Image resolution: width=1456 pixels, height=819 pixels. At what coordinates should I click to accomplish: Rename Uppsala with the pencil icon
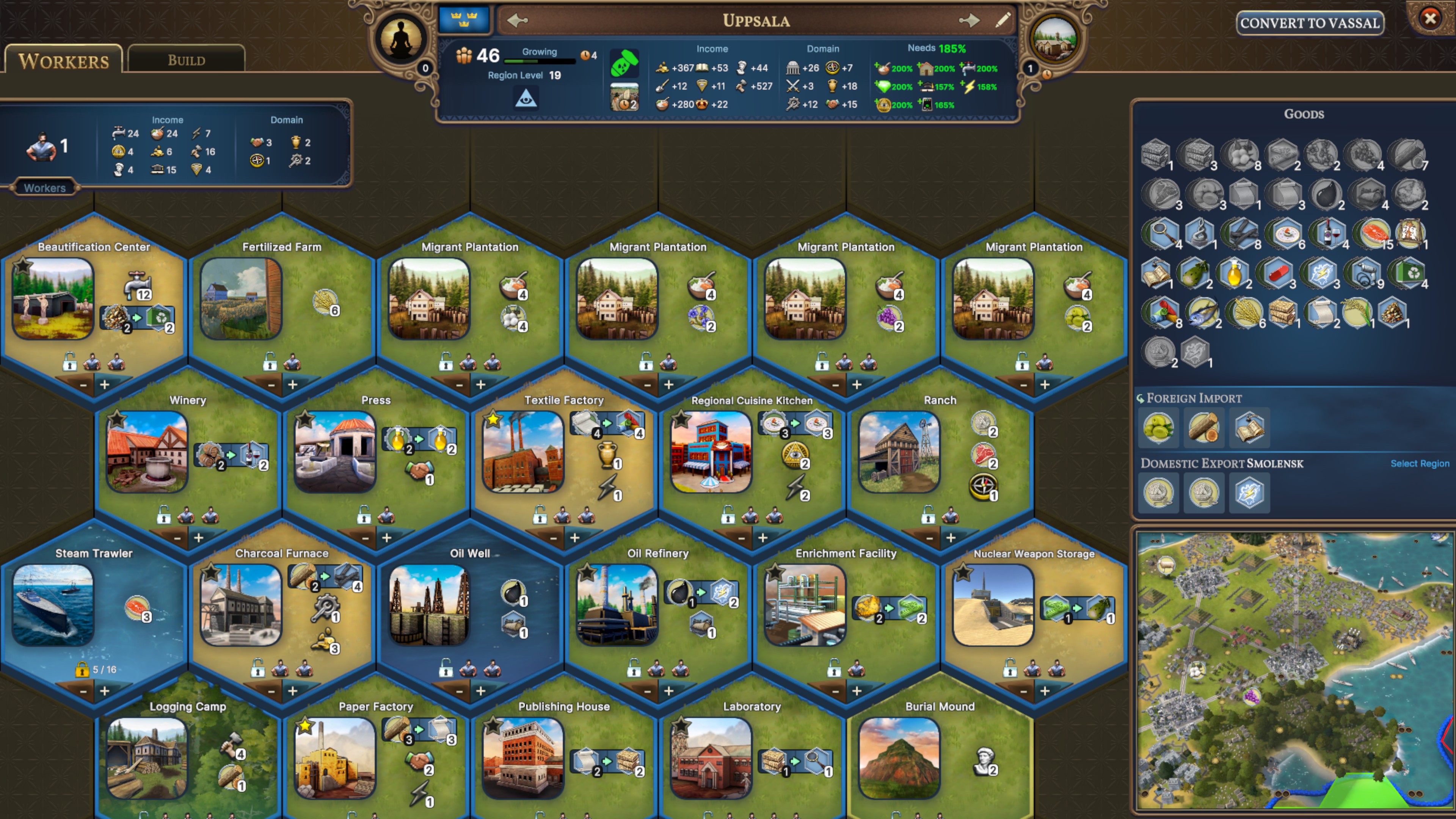(x=1003, y=21)
